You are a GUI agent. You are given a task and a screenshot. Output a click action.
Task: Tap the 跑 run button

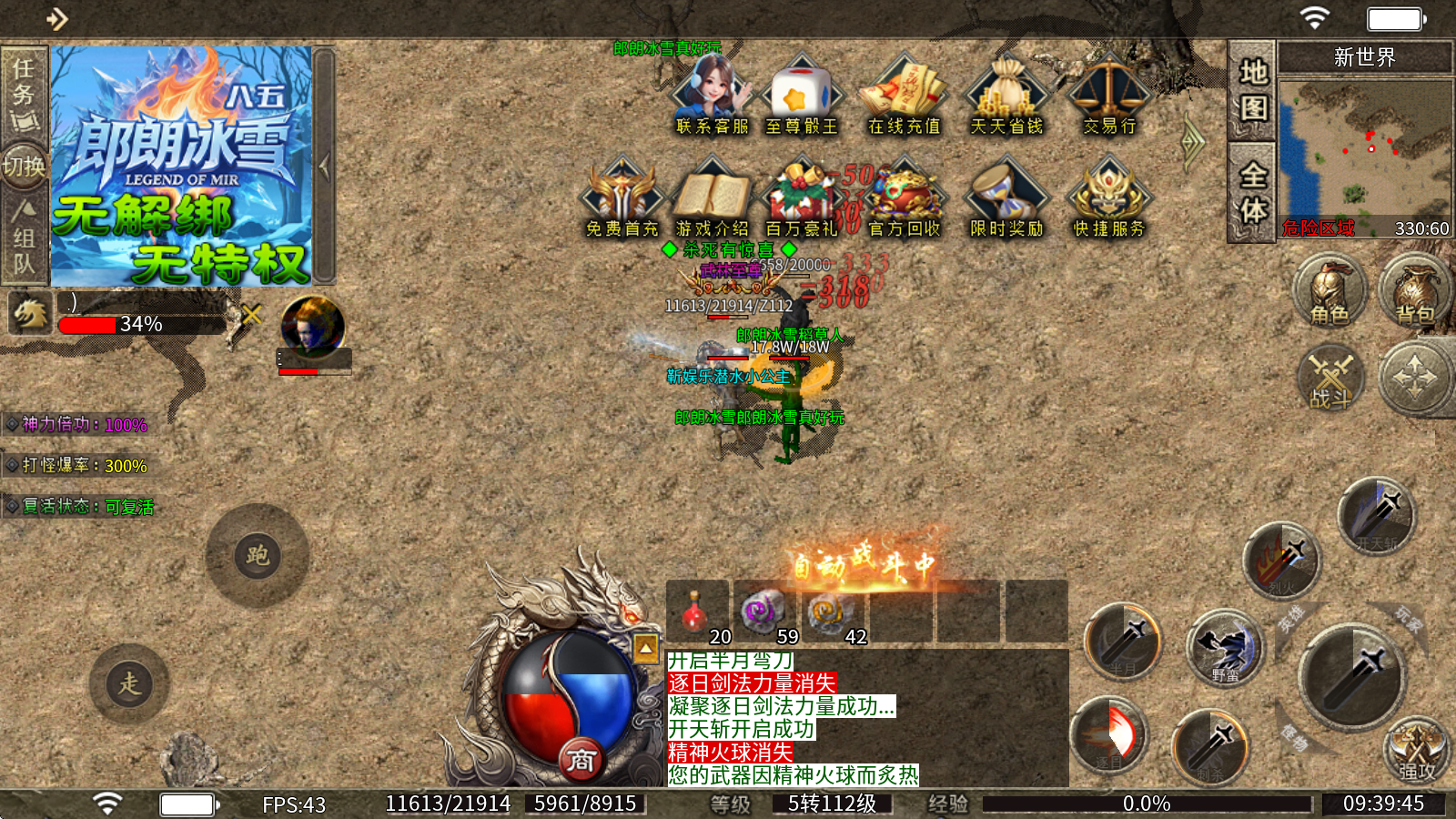[258, 555]
